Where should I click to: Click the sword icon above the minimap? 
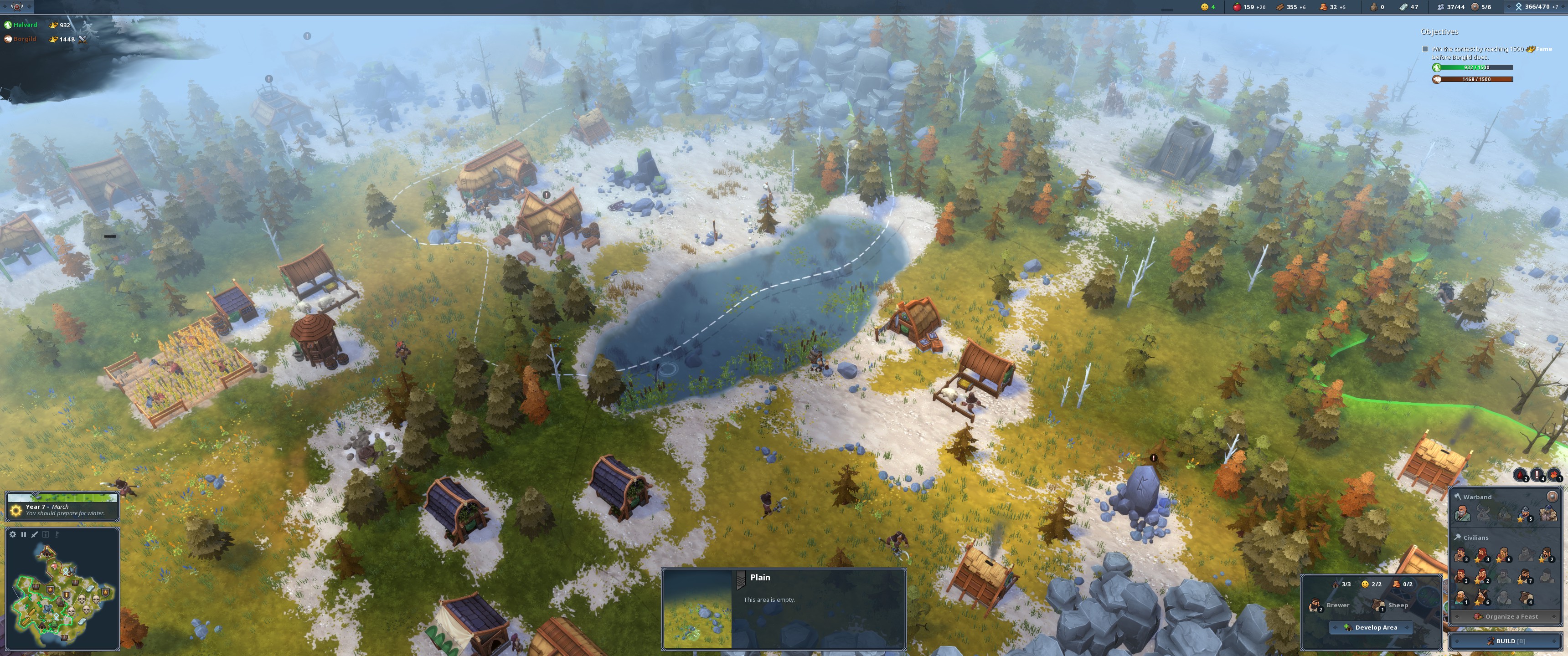point(35,534)
